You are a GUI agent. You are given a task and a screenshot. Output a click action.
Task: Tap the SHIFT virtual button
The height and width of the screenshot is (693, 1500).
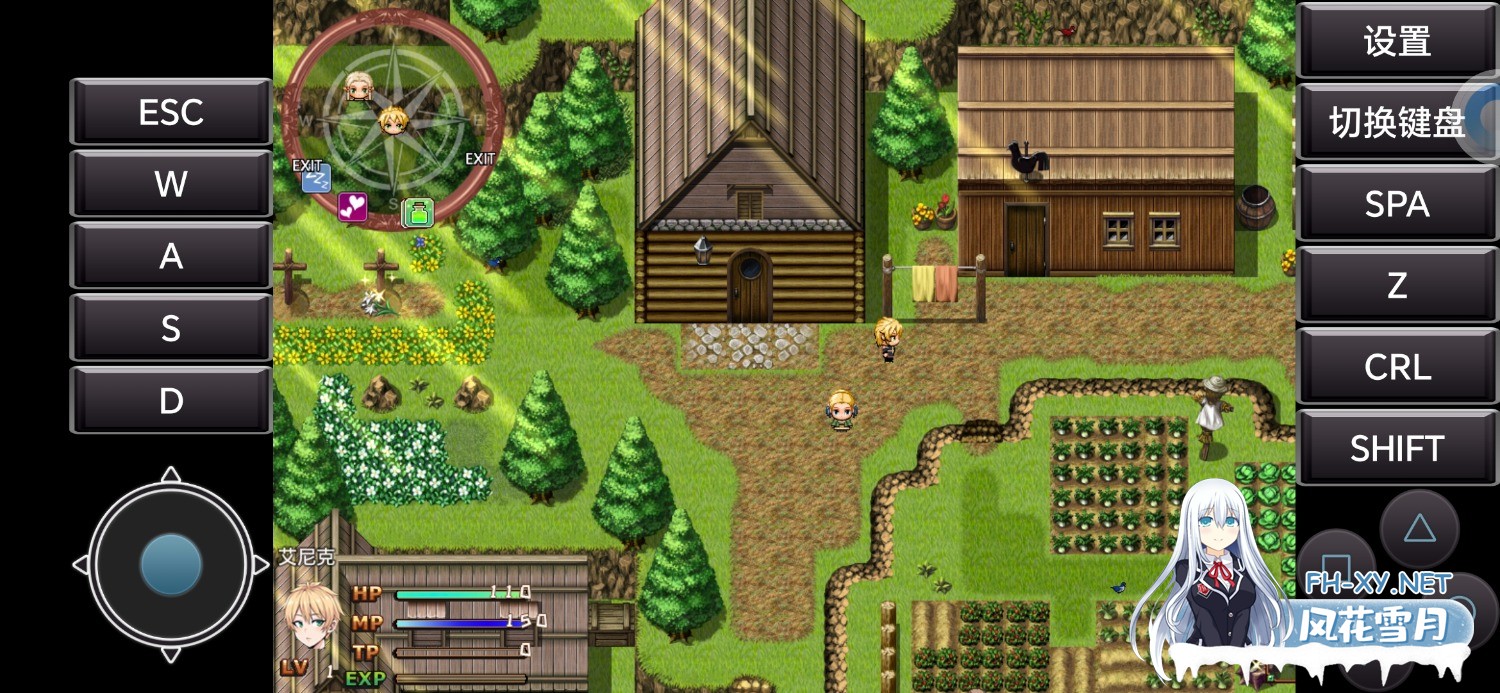tap(1397, 449)
